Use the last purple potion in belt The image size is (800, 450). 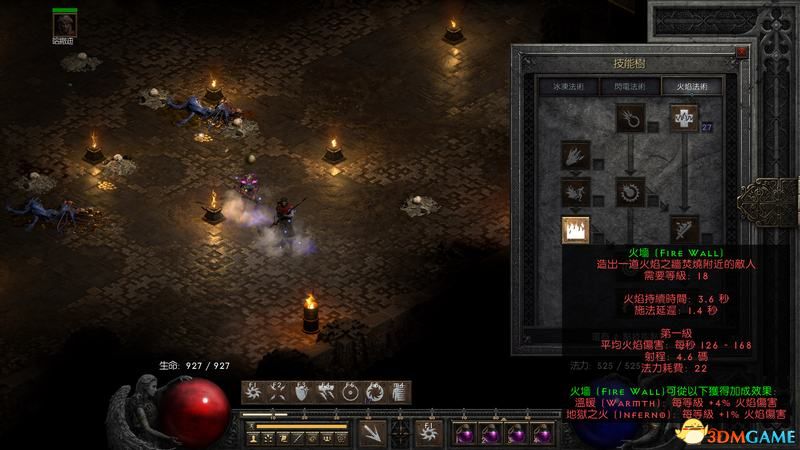pos(542,432)
